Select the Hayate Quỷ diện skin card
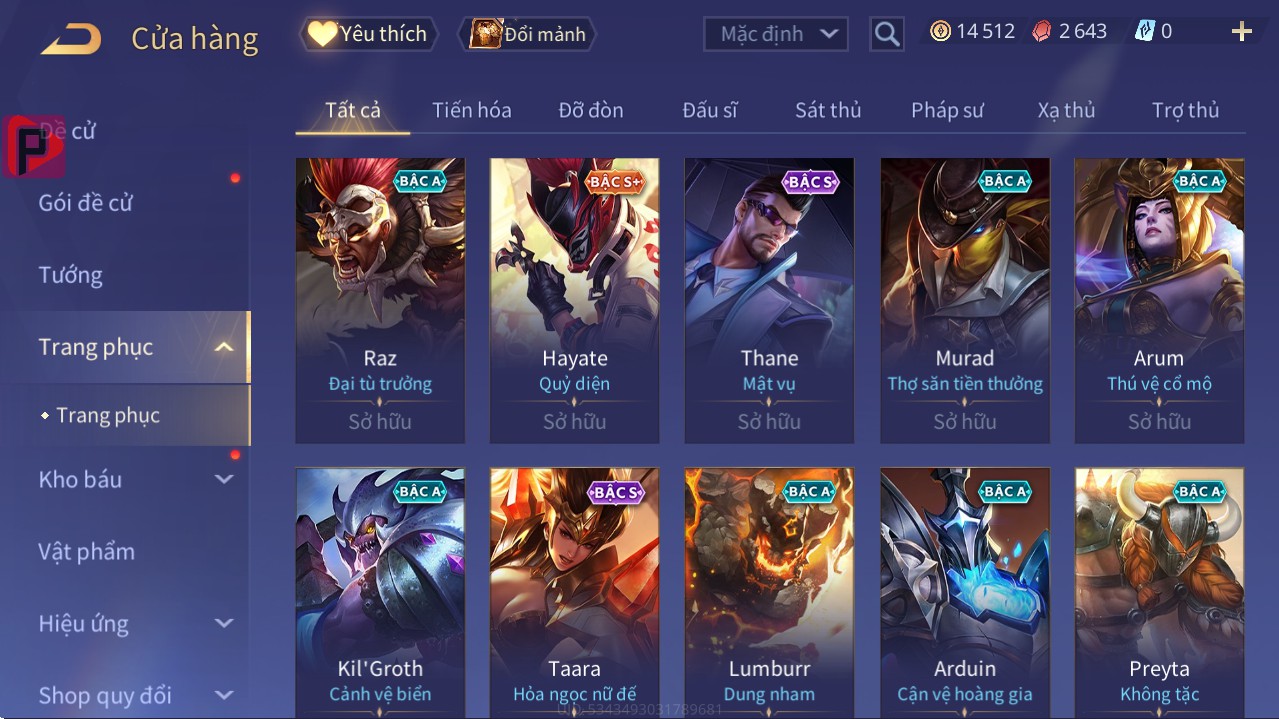 tap(574, 300)
